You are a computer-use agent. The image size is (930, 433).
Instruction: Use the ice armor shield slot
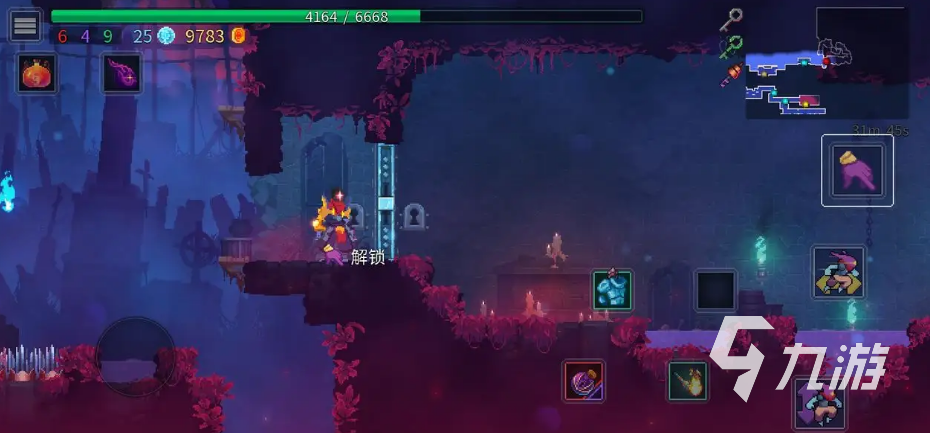(x=612, y=289)
